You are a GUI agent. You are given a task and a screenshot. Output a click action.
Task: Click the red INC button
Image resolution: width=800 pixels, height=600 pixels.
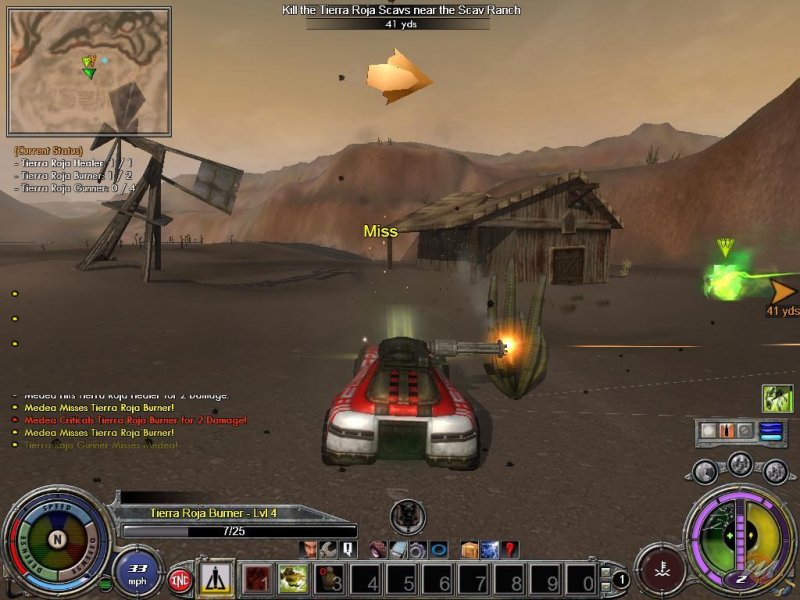[180, 579]
